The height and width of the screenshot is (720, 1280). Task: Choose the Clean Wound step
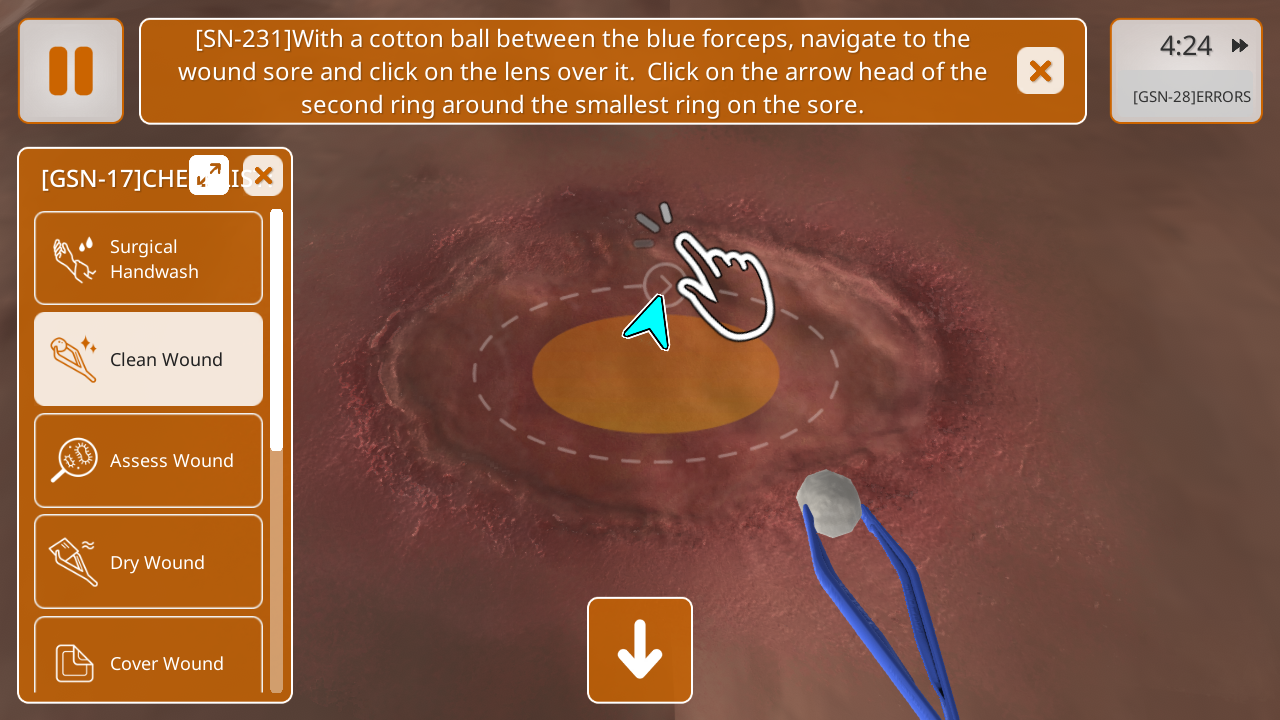(x=149, y=359)
